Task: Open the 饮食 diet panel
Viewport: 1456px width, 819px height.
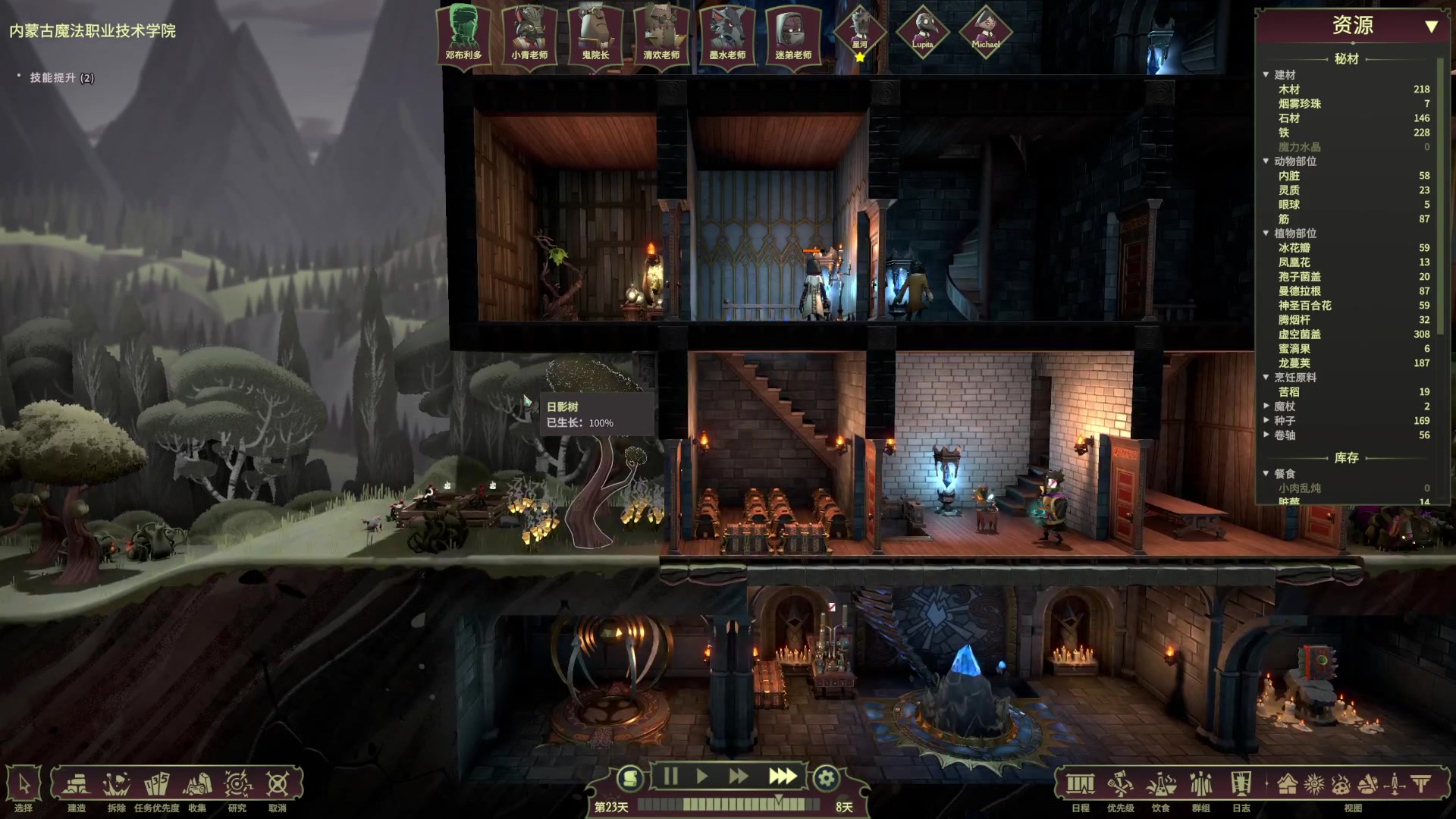Action: tap(1161, 785)
